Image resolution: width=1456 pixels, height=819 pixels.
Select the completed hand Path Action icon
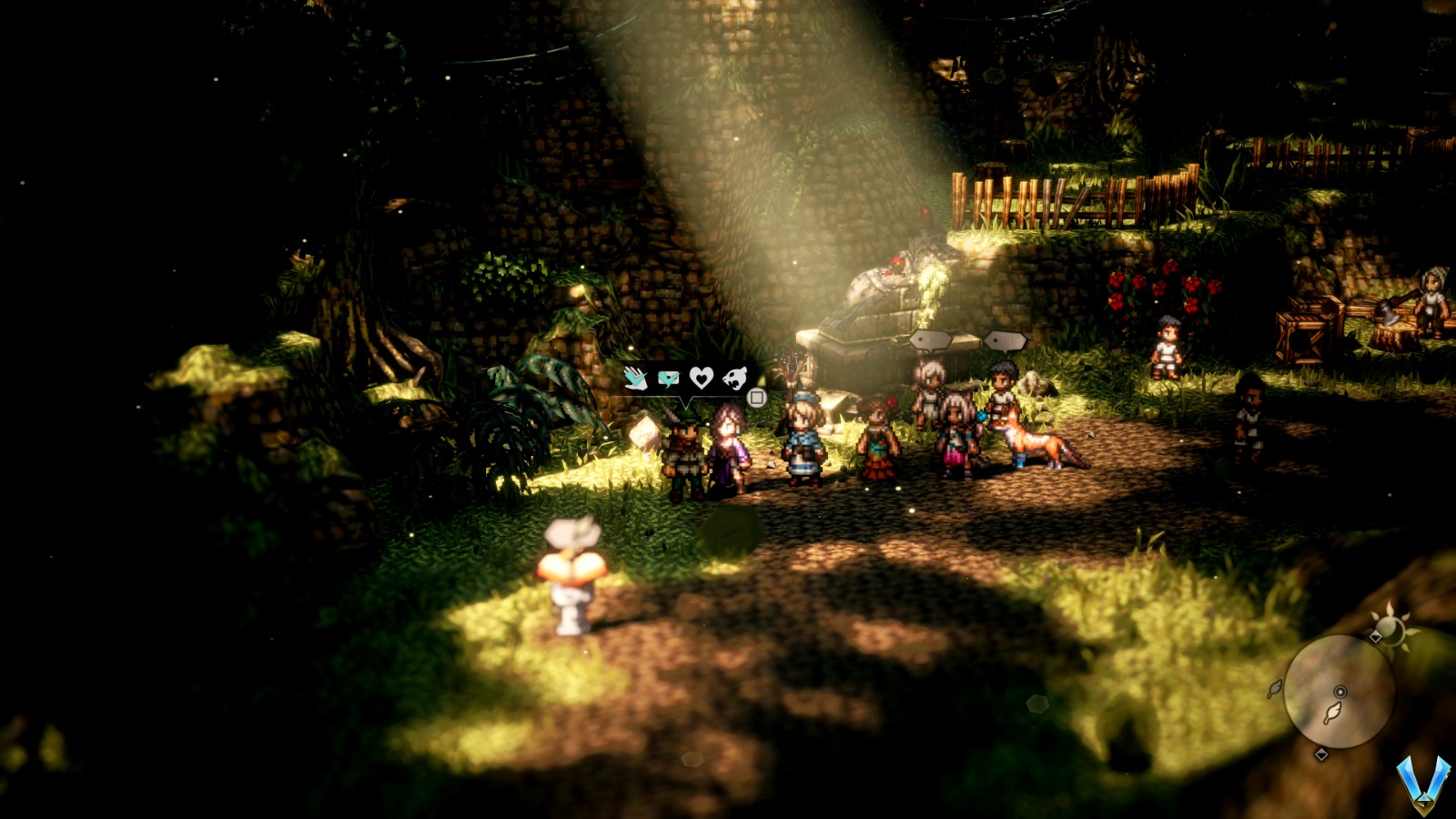(x=635, y=378)
